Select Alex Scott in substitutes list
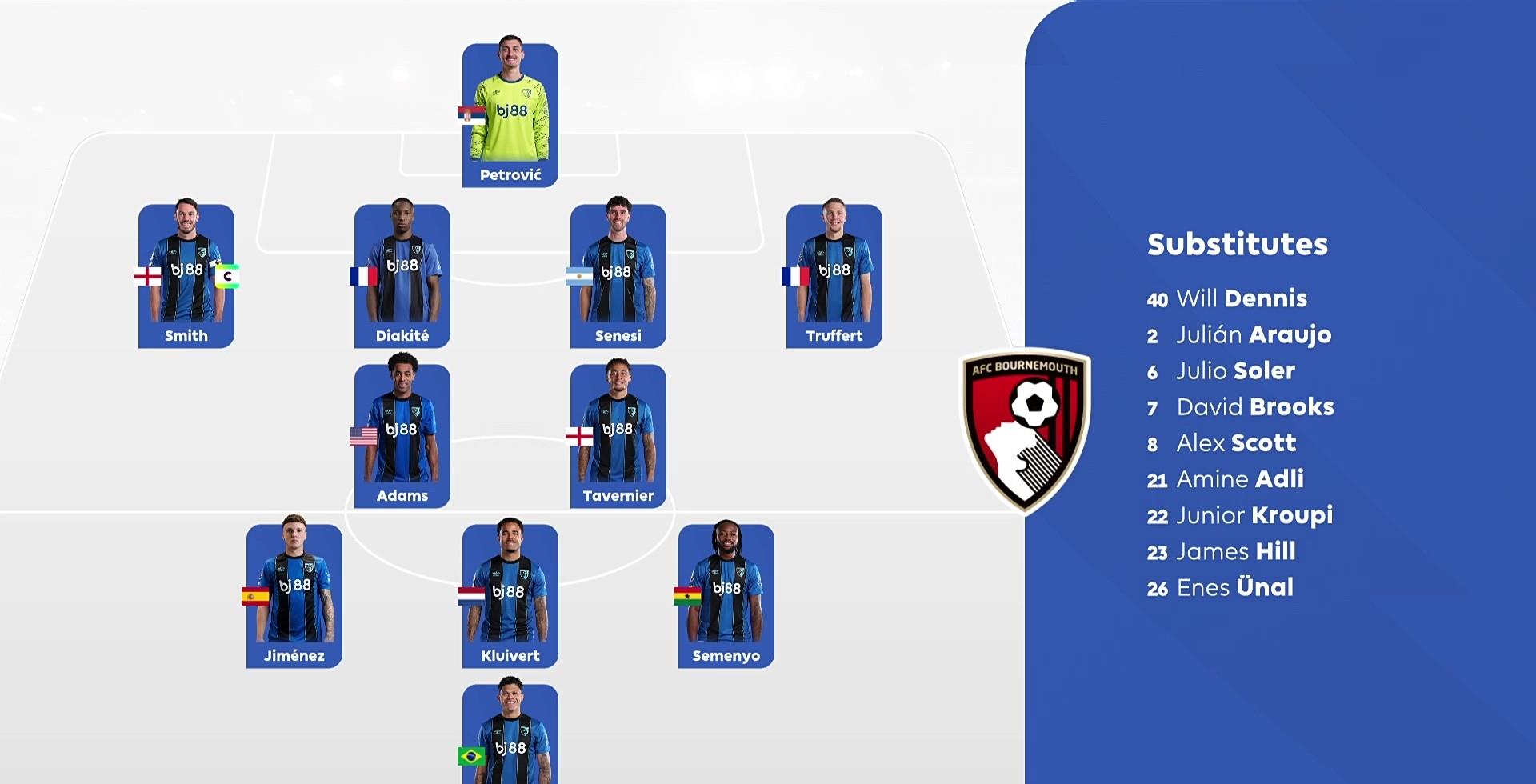1536x784 pixels. [x=1221, y=443]
